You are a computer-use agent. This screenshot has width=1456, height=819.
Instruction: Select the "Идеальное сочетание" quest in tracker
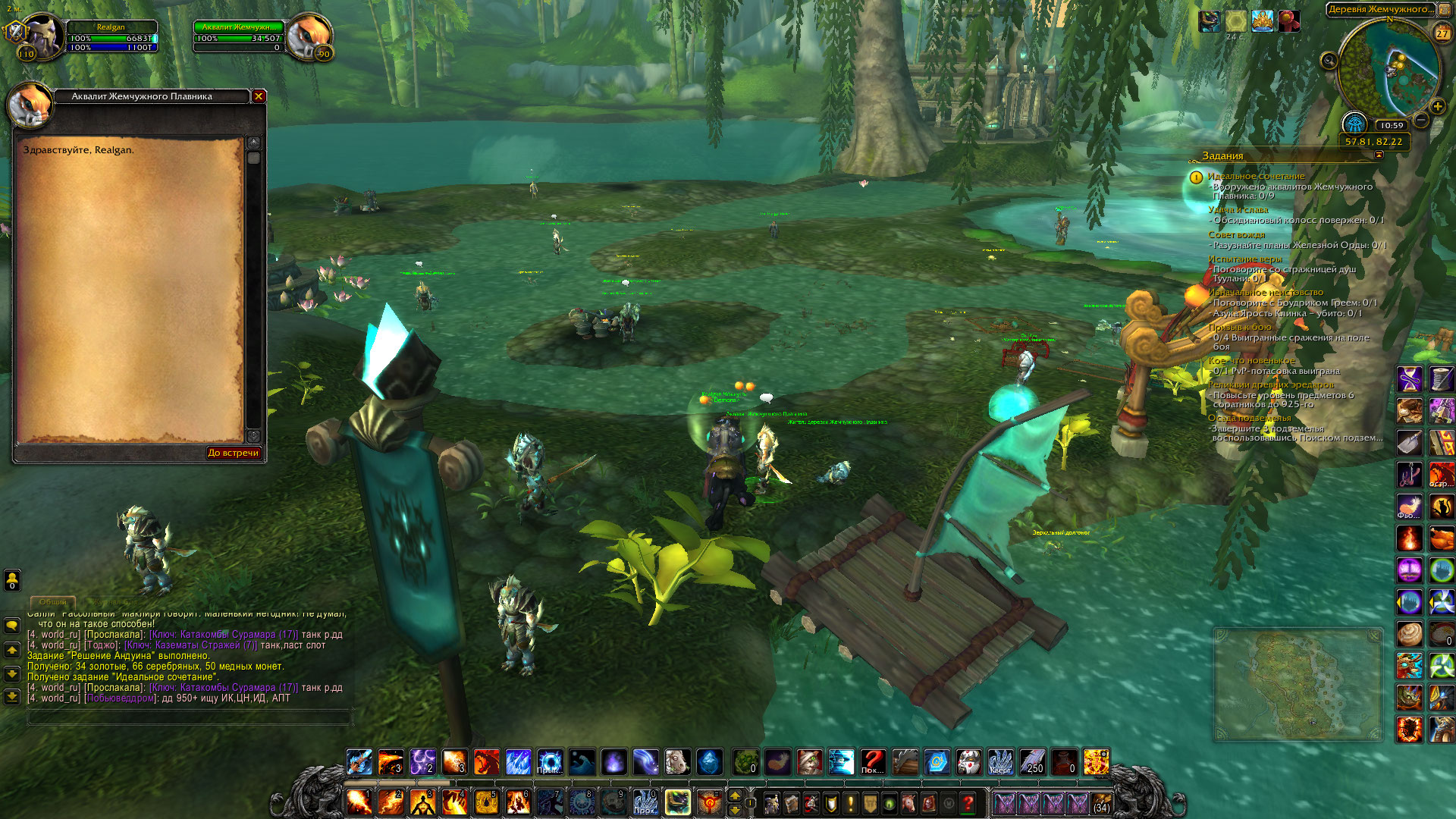[x=1256, y=176]
